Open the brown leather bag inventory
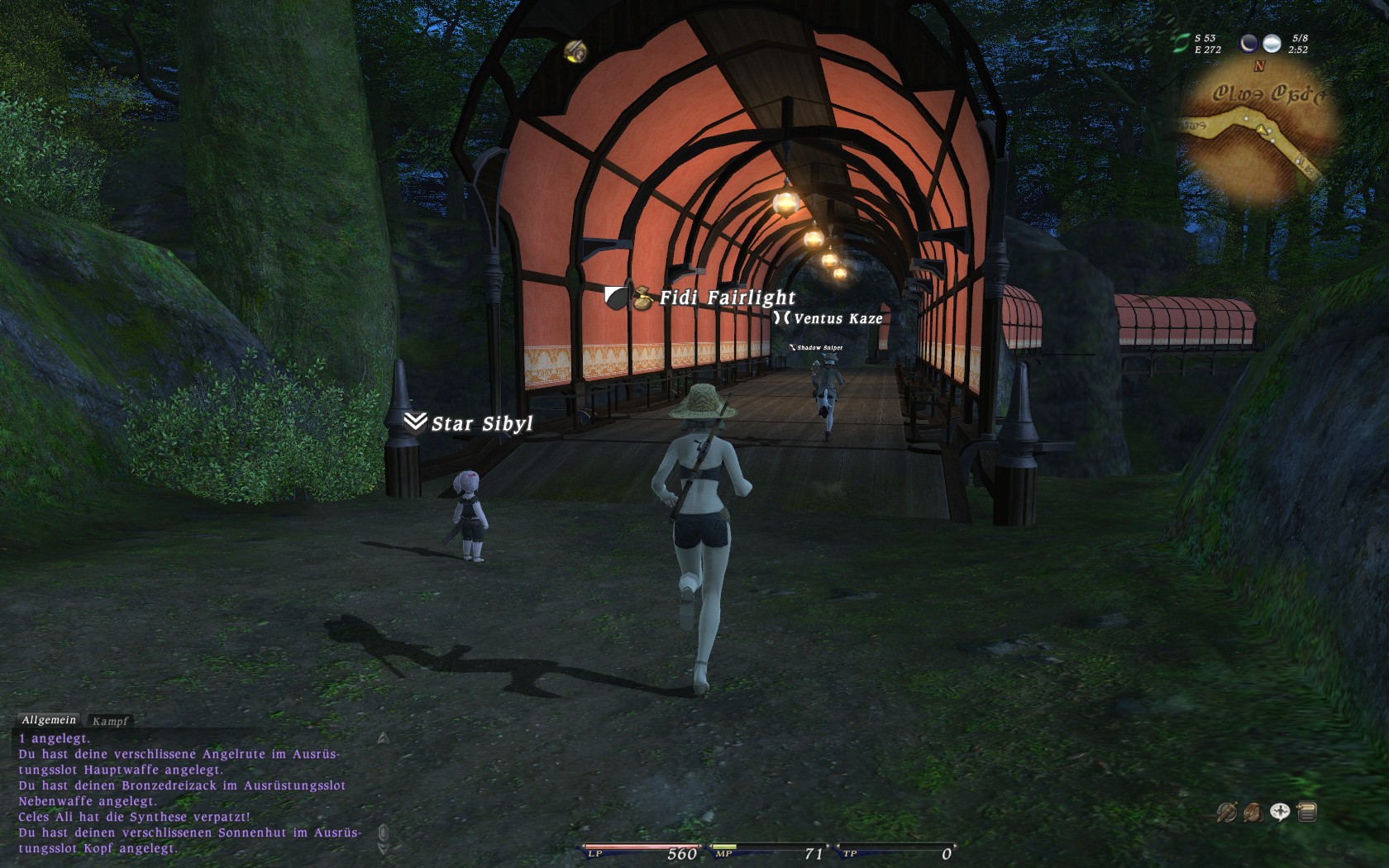 [x=1253, y=813]
